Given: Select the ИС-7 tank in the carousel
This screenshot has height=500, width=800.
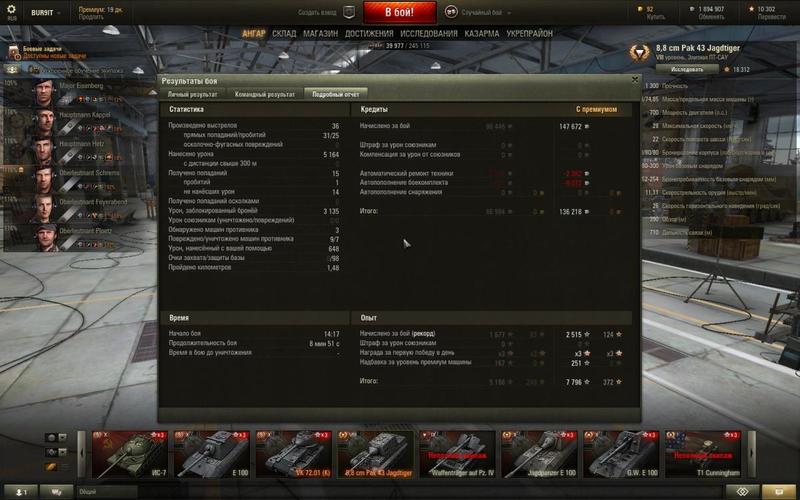Looking at the screenshot, I should click(129, 455).
